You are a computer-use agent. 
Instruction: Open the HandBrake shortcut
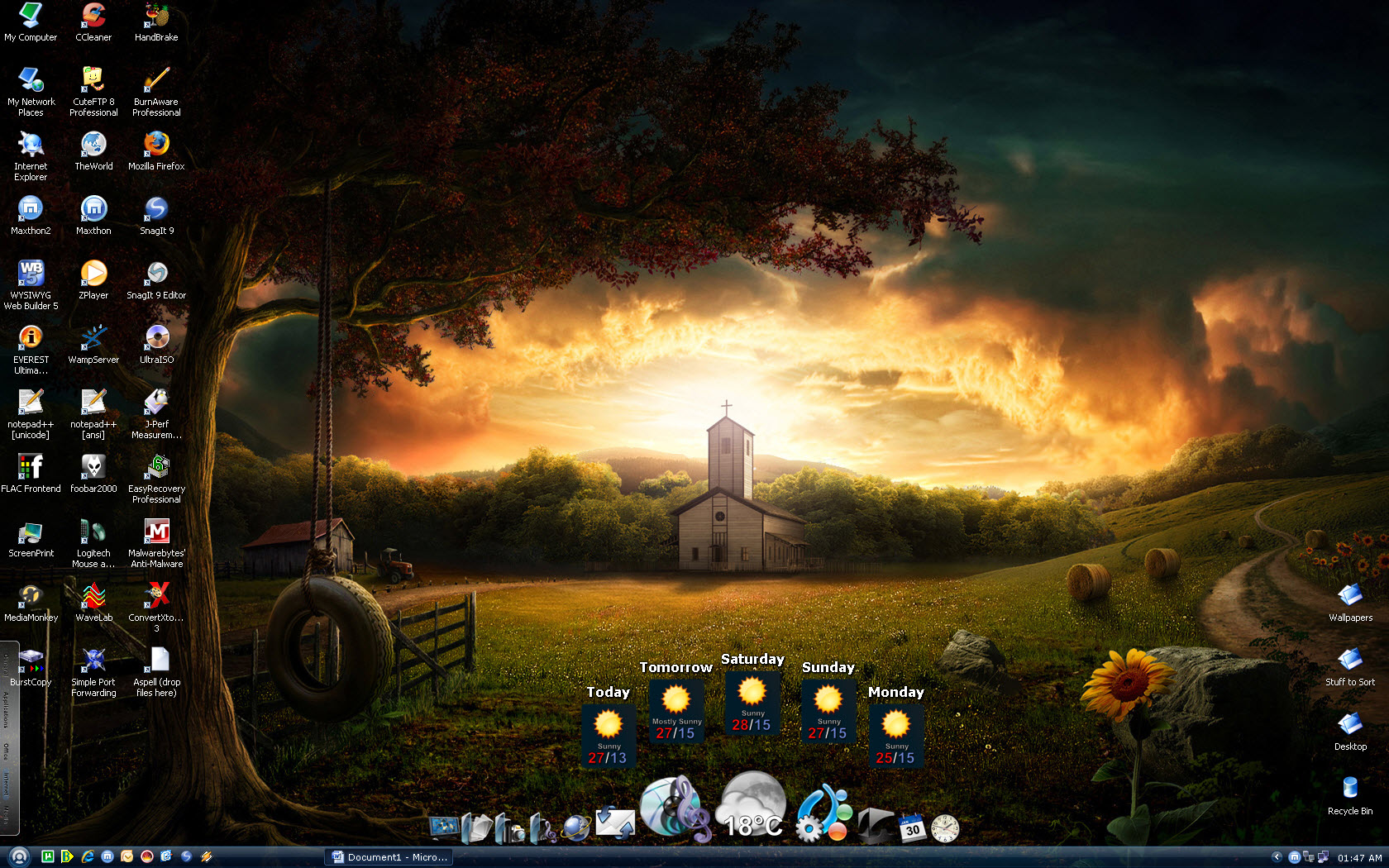tap(156, 16)
